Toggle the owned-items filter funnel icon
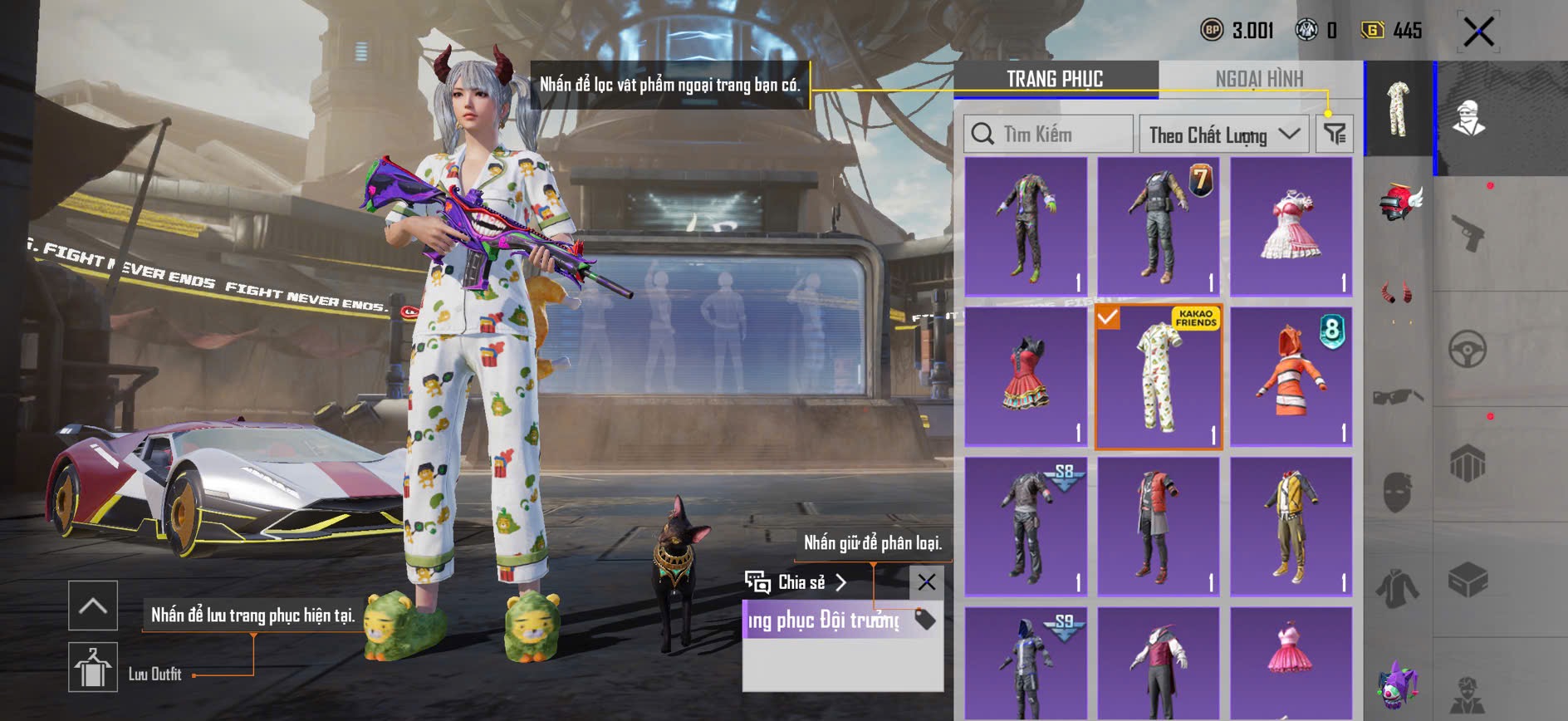Viewport: 1568px width, 721px height. [1335, 134]
